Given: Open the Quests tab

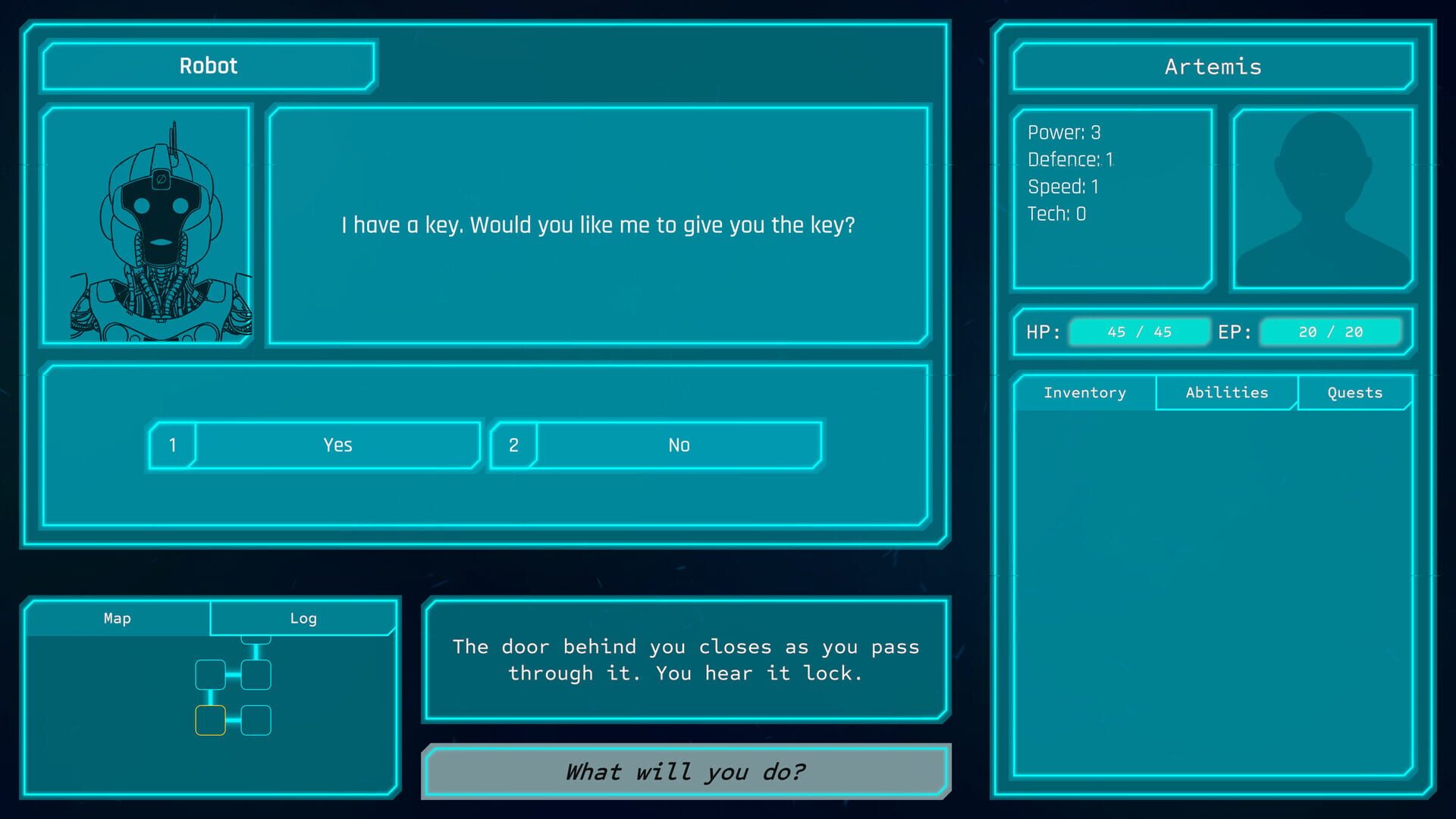Looking at the screenshot, I should (x=1354, y=392).
